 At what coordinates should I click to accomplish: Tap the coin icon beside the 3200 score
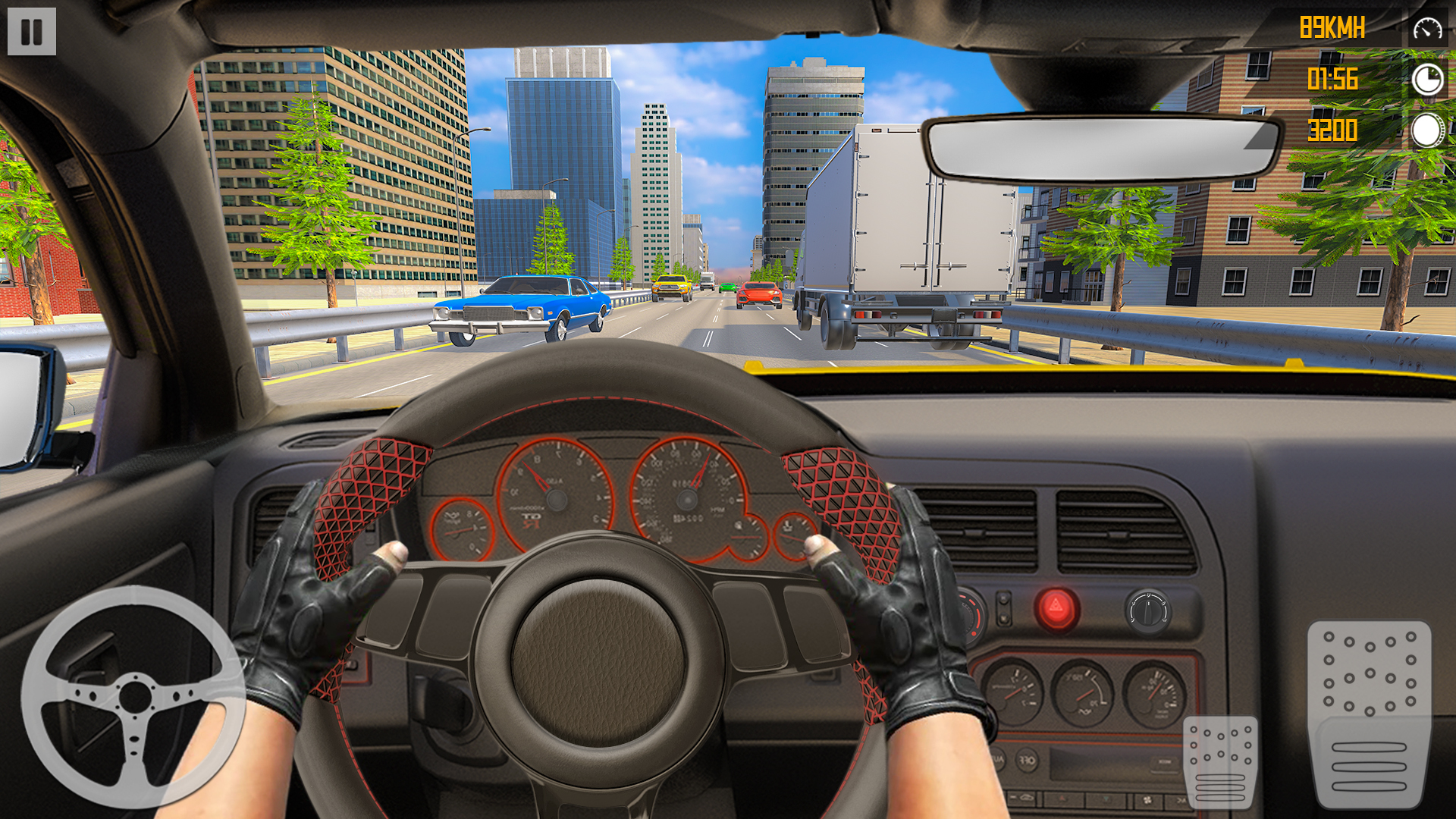1426,130
